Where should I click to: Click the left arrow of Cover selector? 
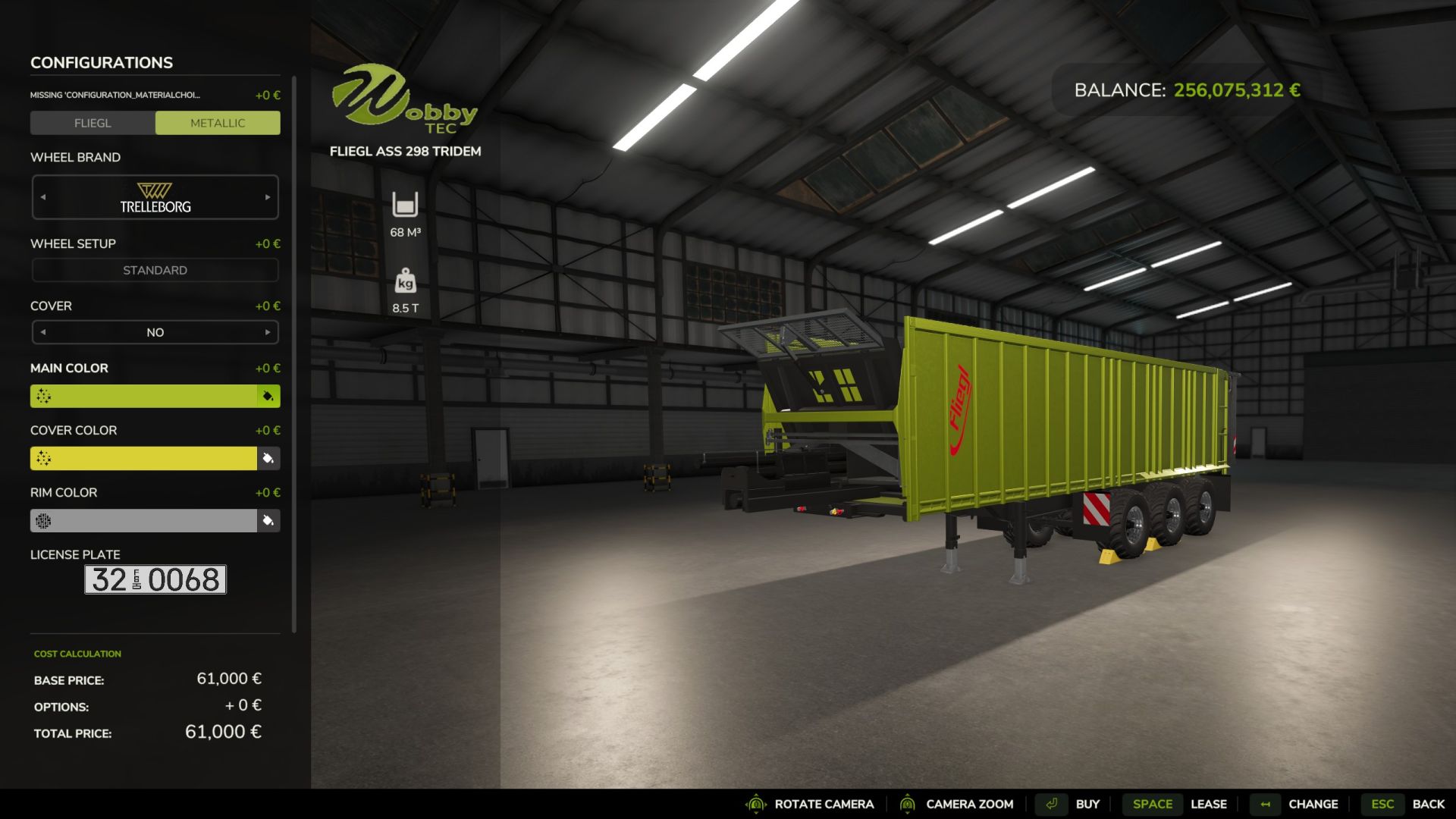42,332
